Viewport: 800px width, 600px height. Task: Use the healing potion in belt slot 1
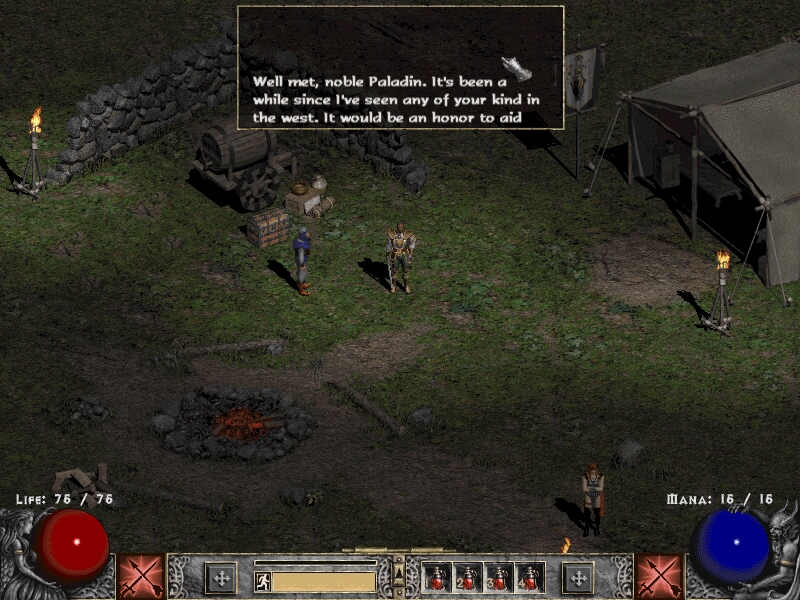438,578
